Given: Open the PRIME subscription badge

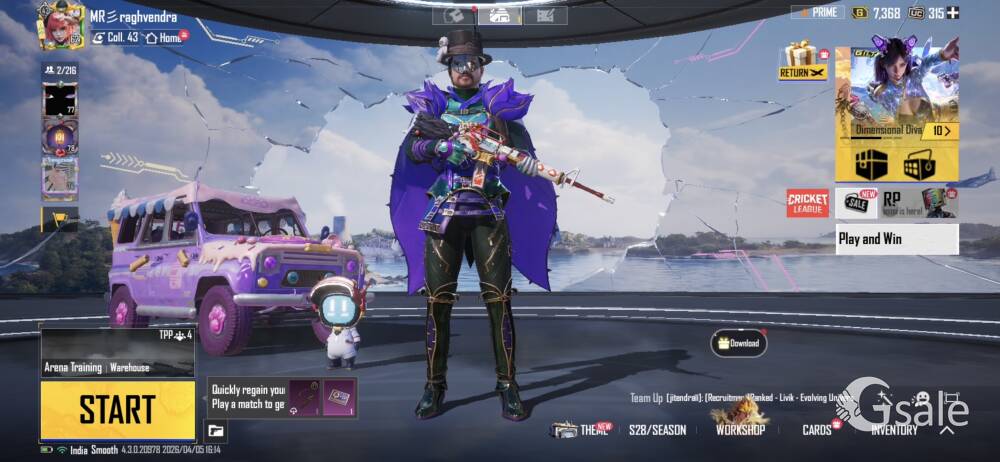Looking at the screenshot, I should pos(817,13).
